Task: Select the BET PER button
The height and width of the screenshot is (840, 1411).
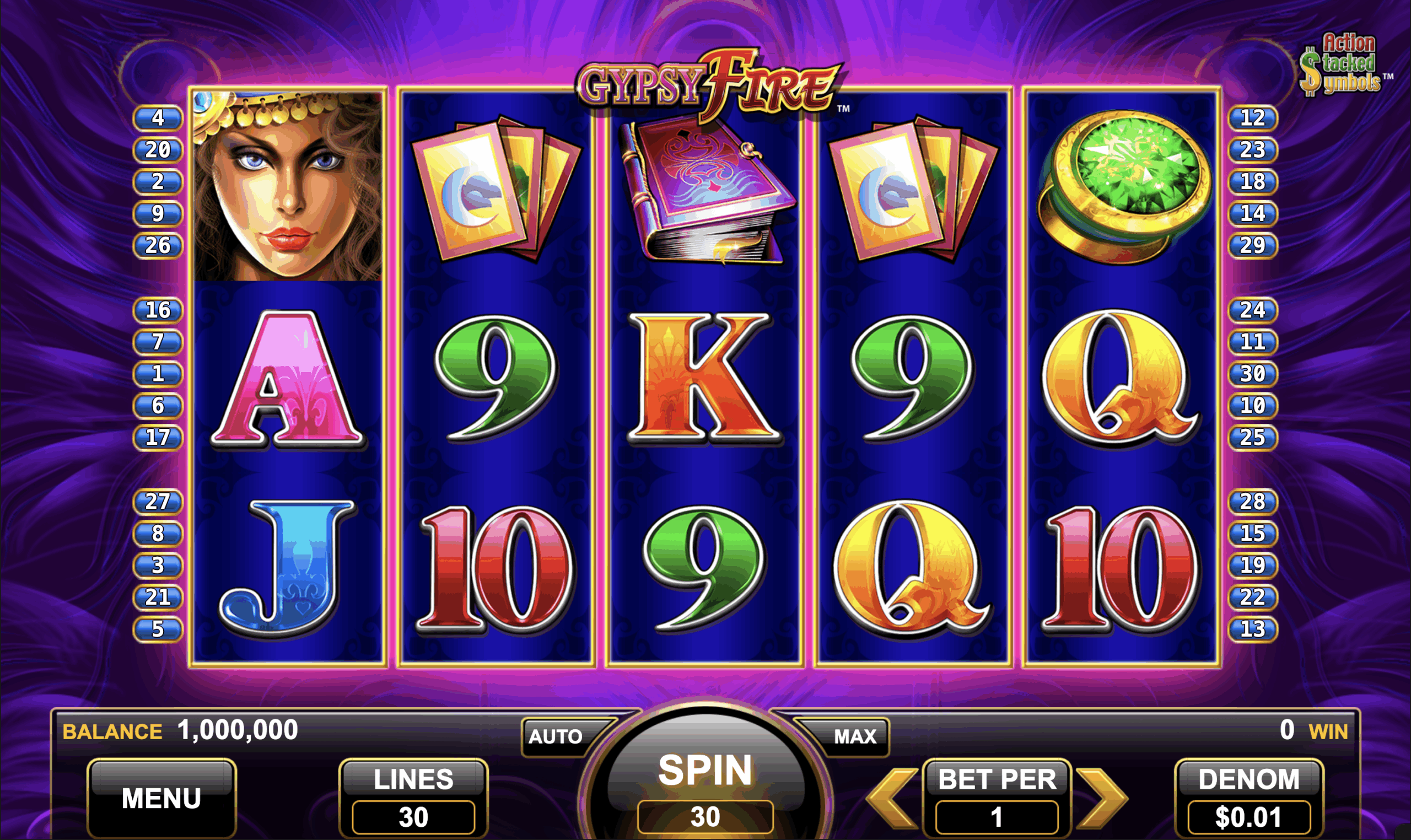Action: coord(997,798)
